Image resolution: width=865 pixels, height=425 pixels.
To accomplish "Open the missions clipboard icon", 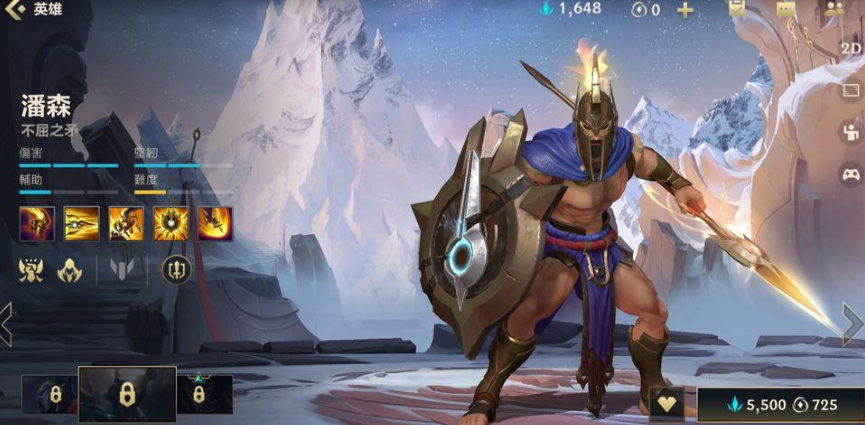I will [x=737, y=9].
